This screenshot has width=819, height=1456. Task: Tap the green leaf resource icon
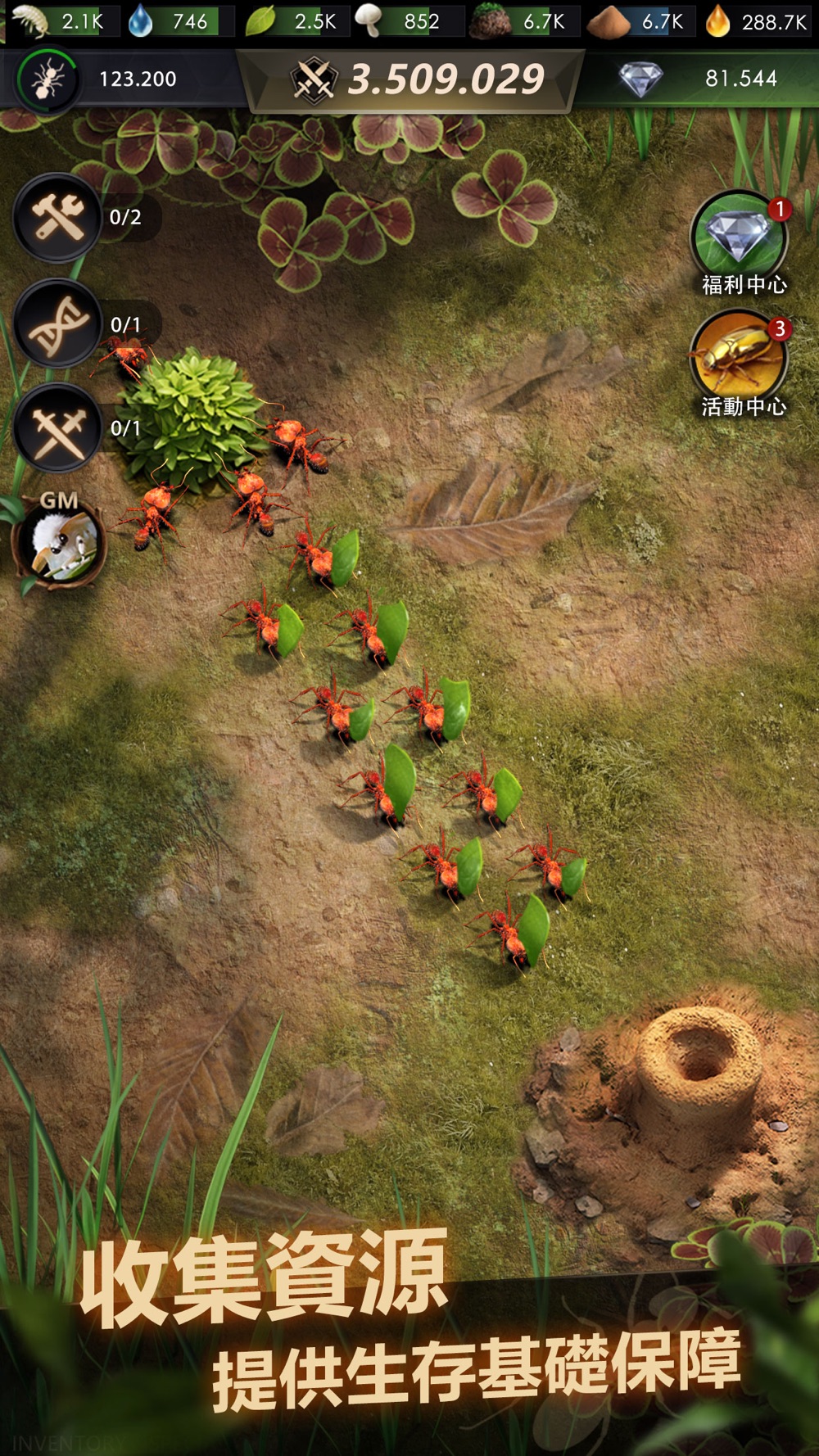pyautogui.click(x=260, y=21)
